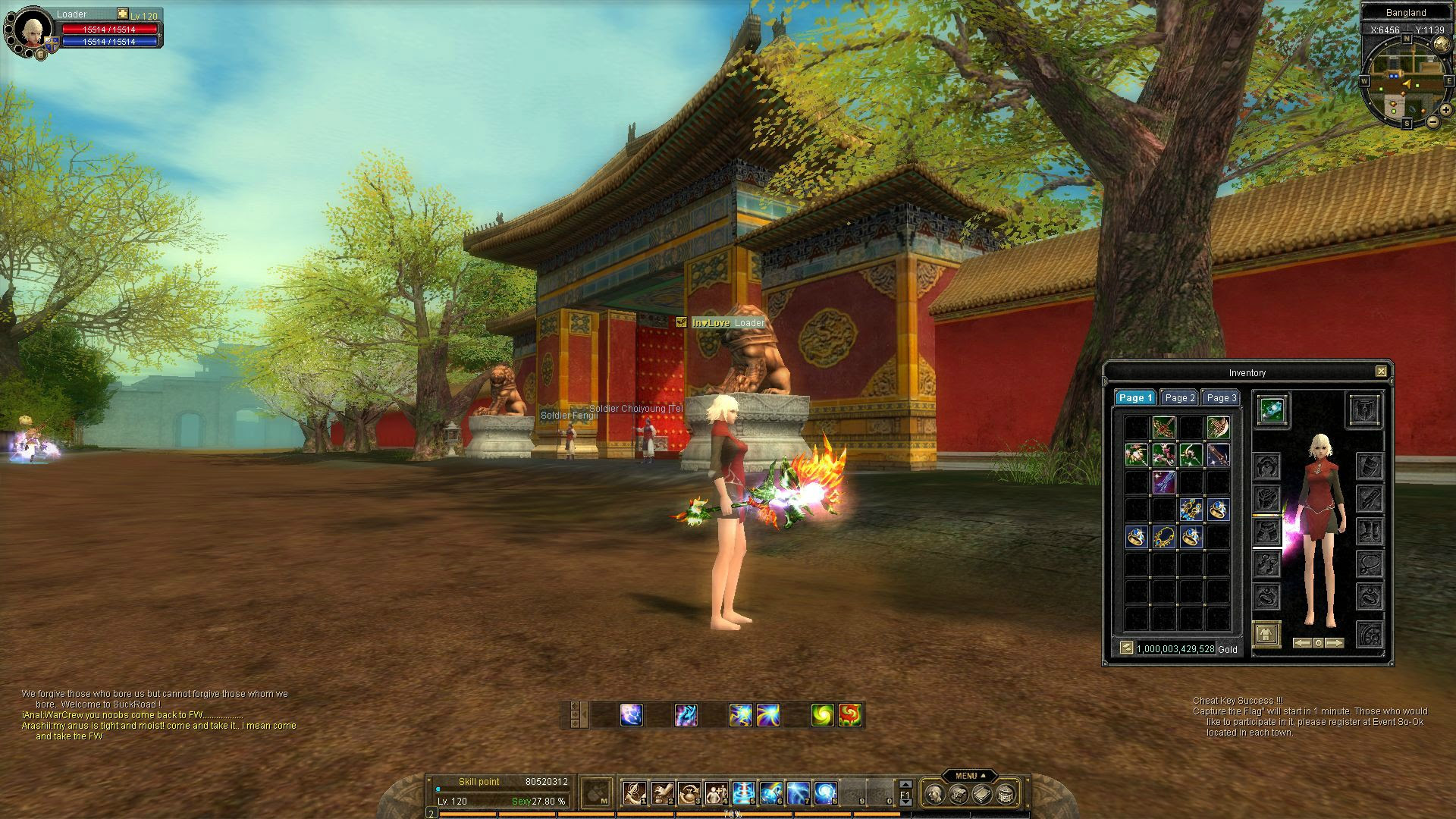Use the blue swirl skill in slot 8

[825, 793]
